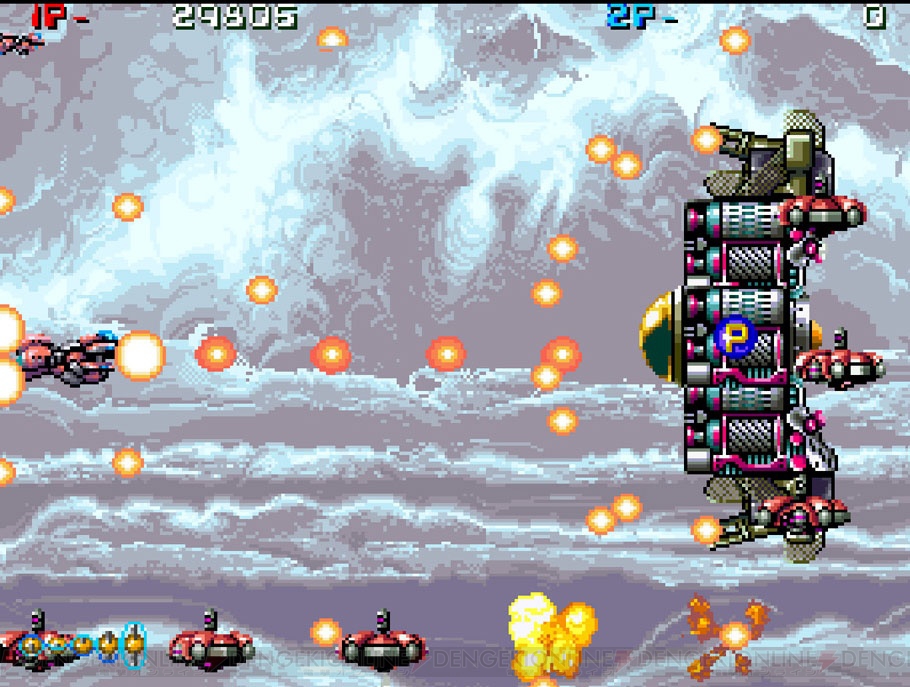Image resolution: width=910 pixels, height=687 pixels.
Task: Click the player one remaining-lives ship icon
Action: pyautogui.click(x=20, y=42)
